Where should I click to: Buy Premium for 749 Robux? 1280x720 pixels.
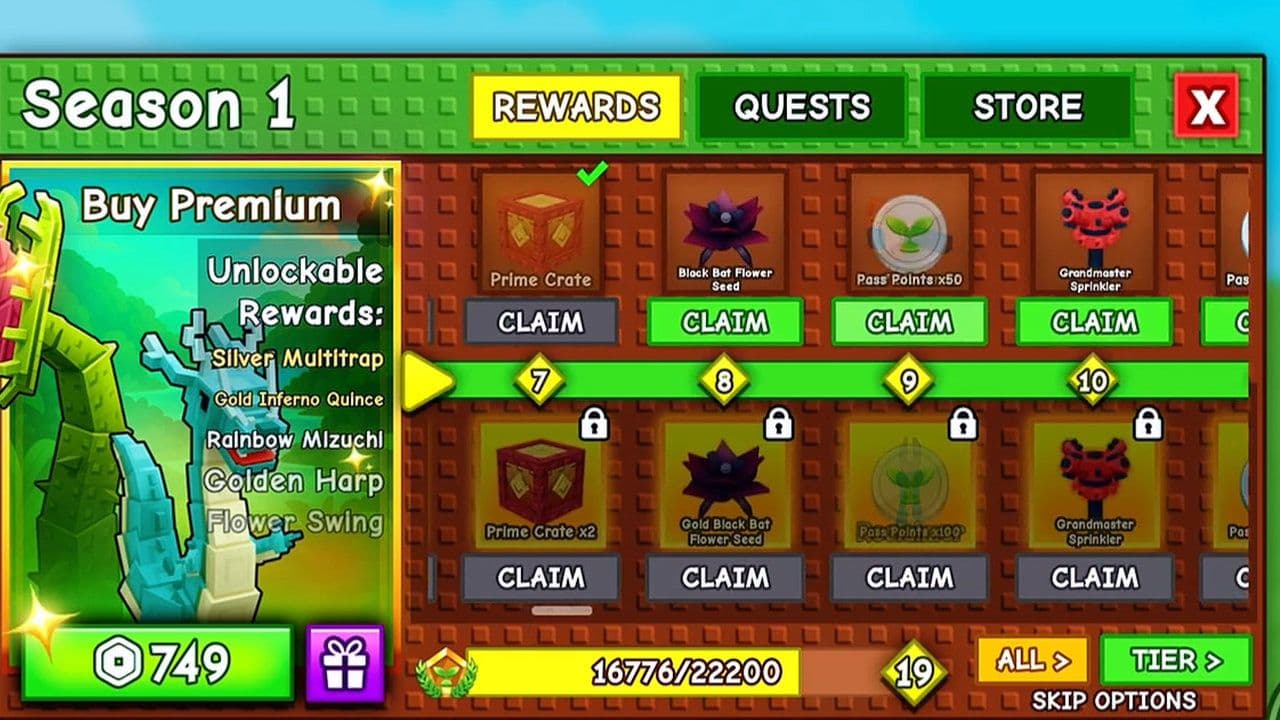click(x=157, y=663)
